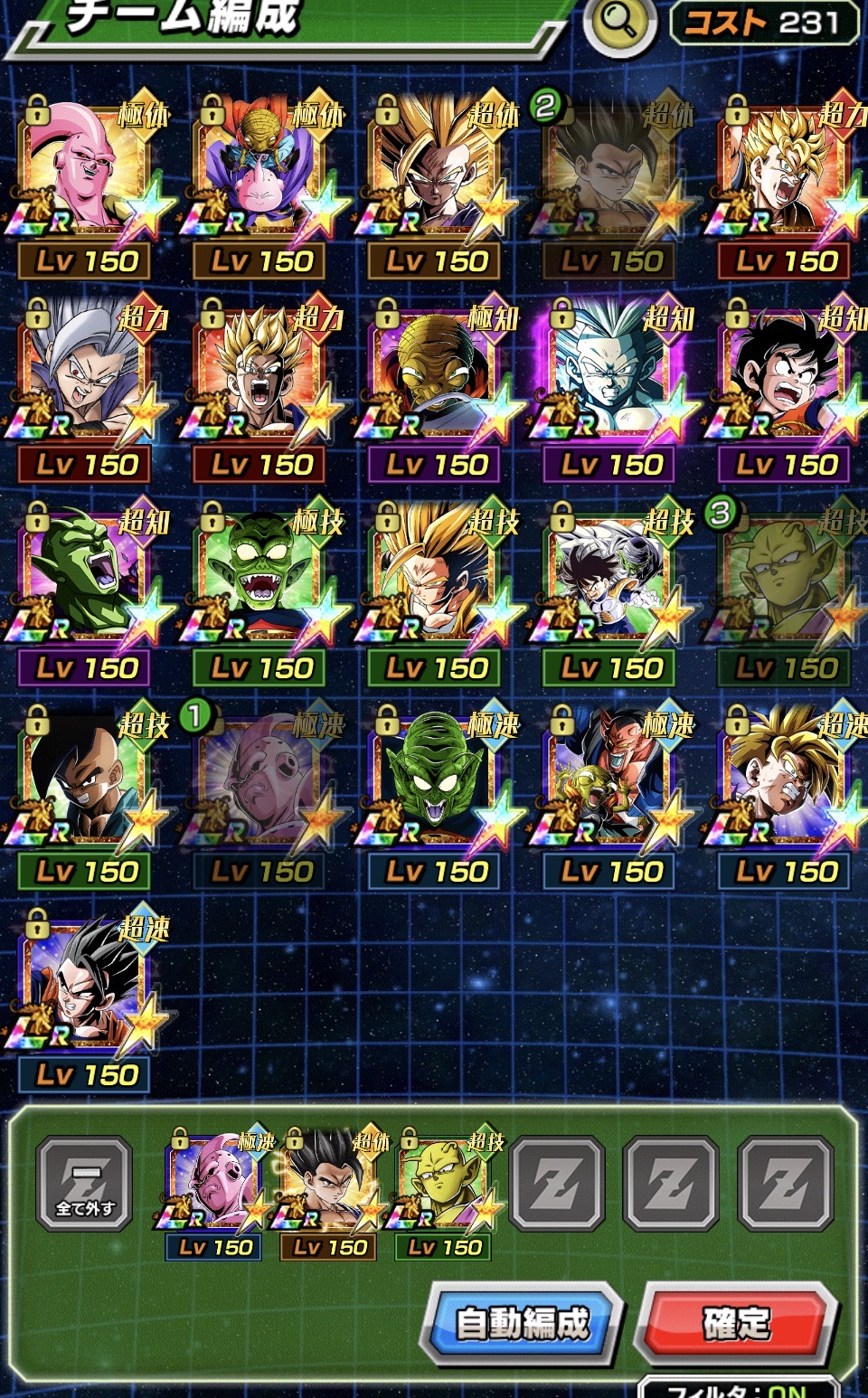Screen dimensions: 868x1398
Task: Choose the last grid card below Lv 150 rows
Action: [x=85, y=986]
